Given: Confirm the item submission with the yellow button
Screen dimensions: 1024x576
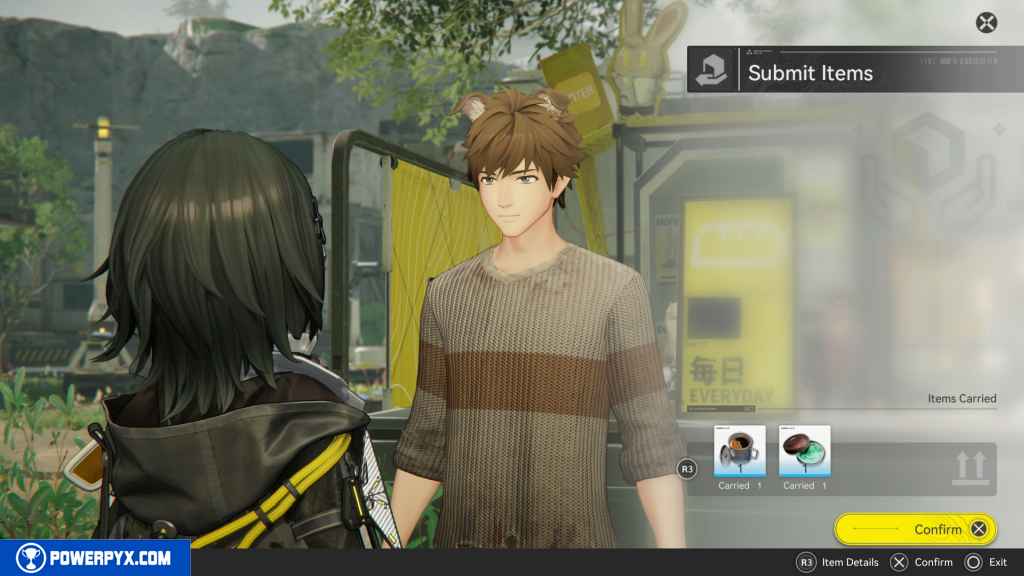Looking at the screenshot, I should (x=914, y=529).
